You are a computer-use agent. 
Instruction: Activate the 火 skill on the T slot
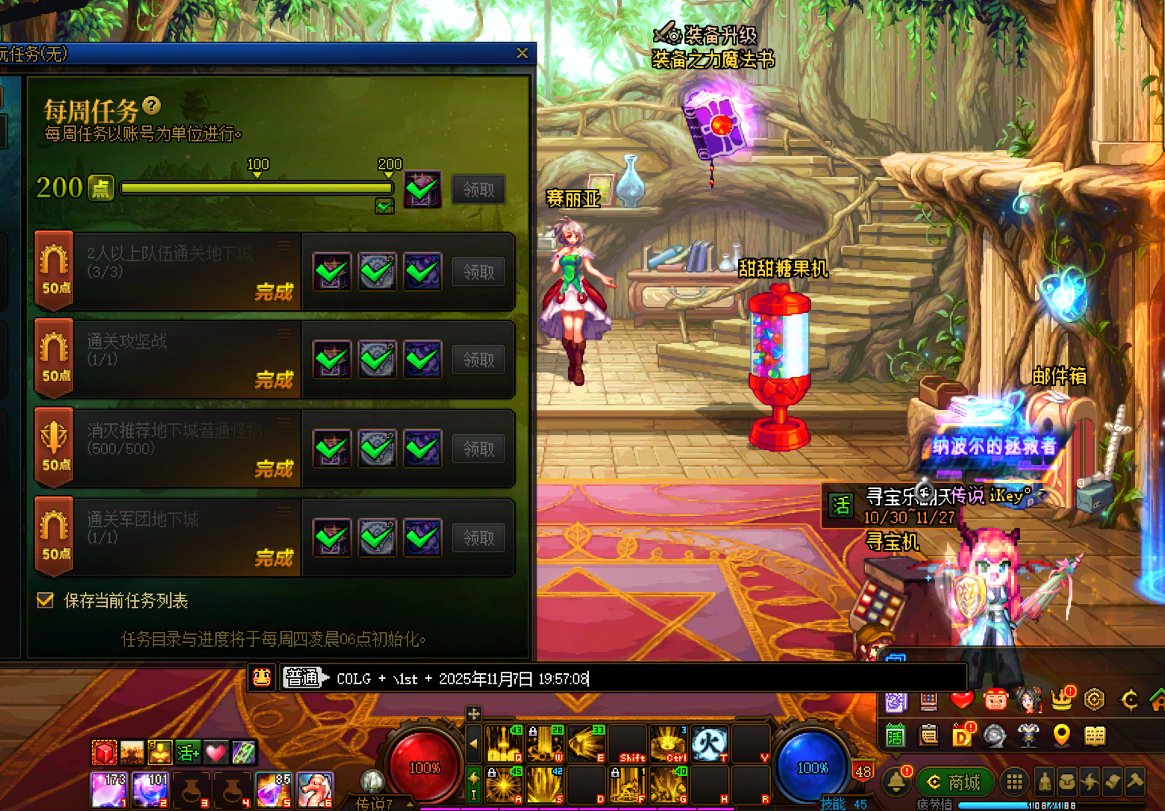click(708, 745)
